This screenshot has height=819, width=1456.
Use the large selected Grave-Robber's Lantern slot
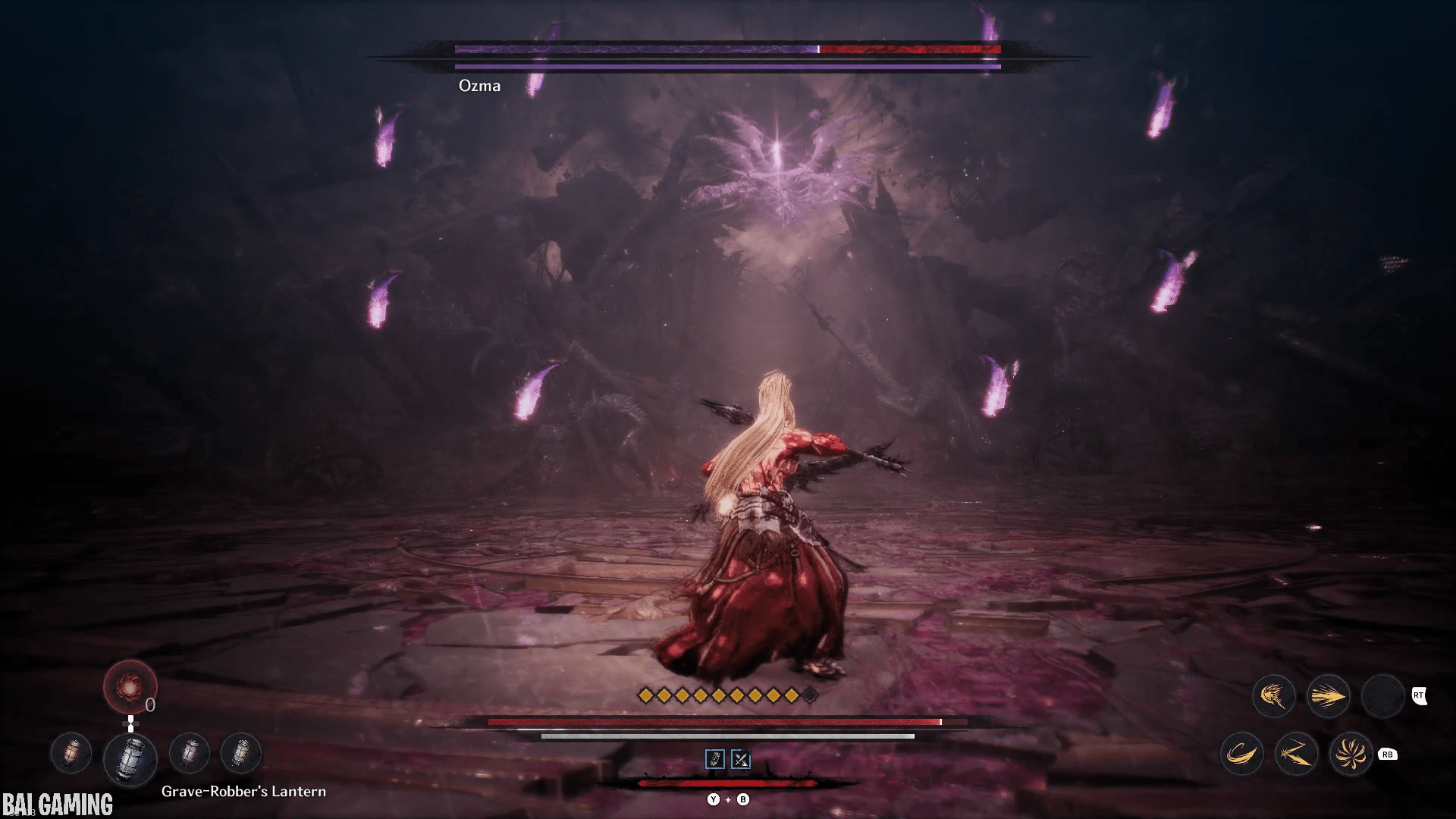pyautogui.click(x=130, y=759)
